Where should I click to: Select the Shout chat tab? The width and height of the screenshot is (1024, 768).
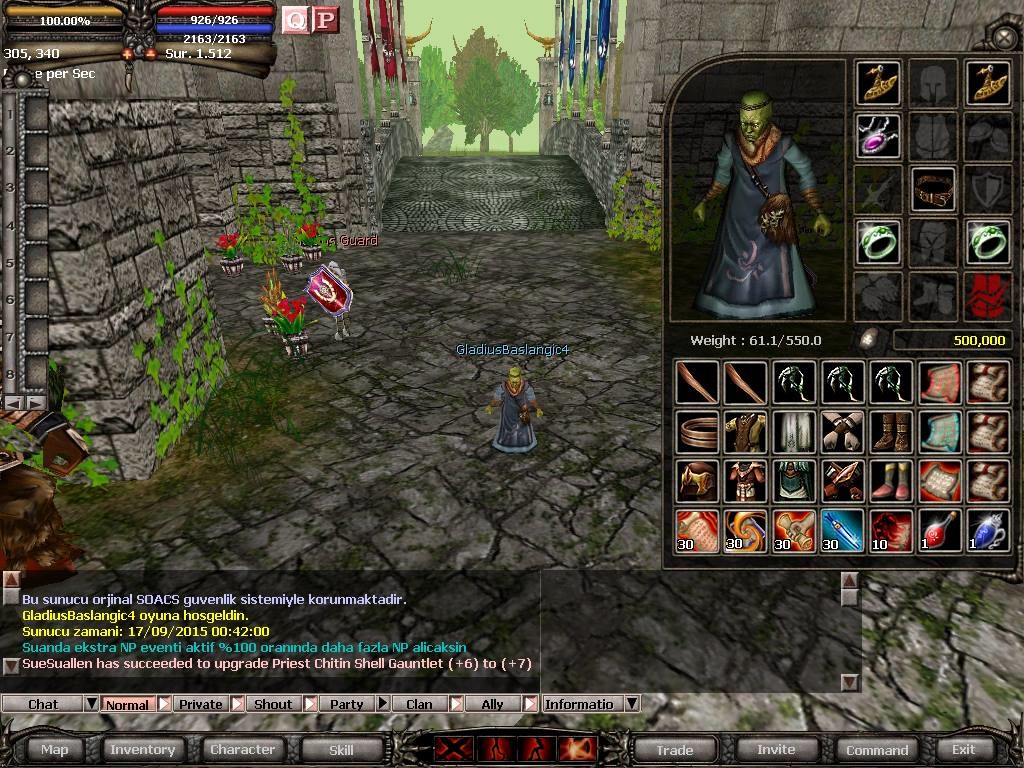point(273,704)
